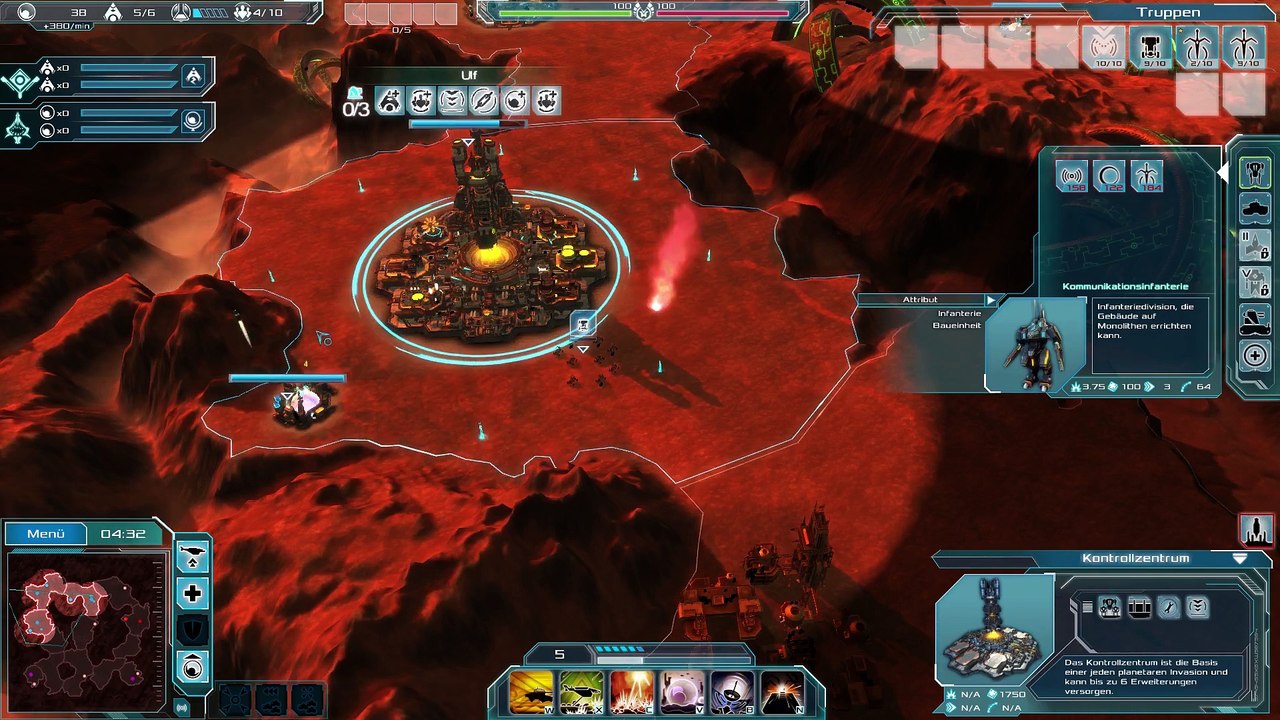The height and width of the screenshot is (720, 1280).
Task: Select the dropship icon beside the minimap
Action: pos(193,557)
